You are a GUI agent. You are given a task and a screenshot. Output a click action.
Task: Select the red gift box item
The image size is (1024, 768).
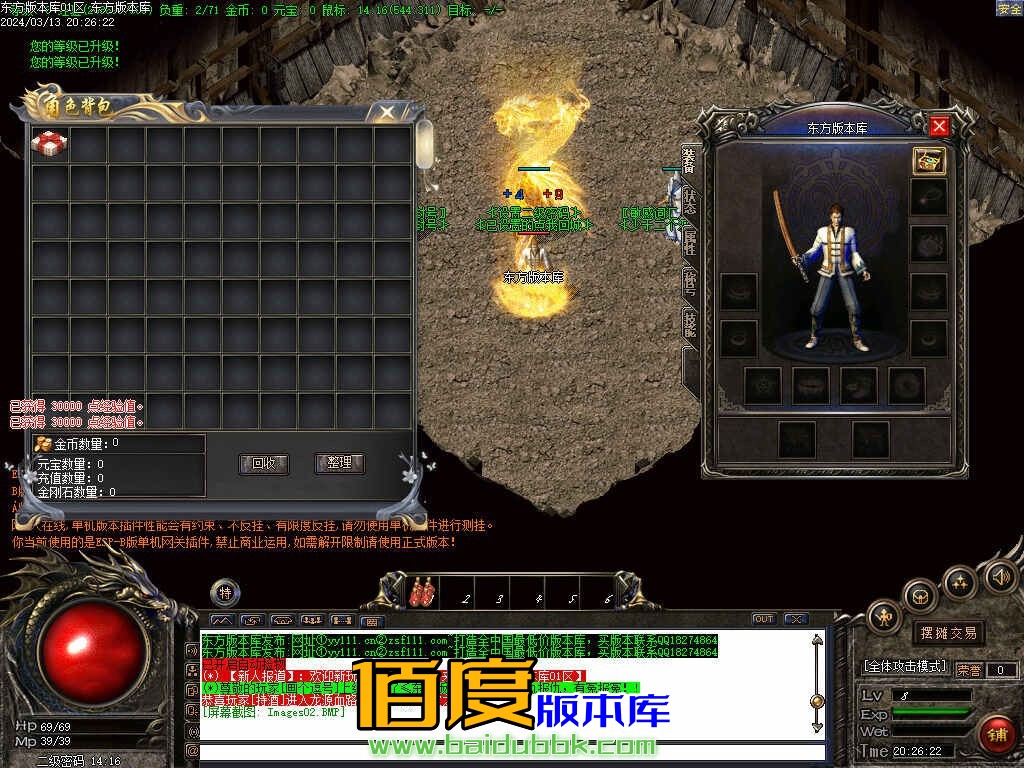[49, 144]
